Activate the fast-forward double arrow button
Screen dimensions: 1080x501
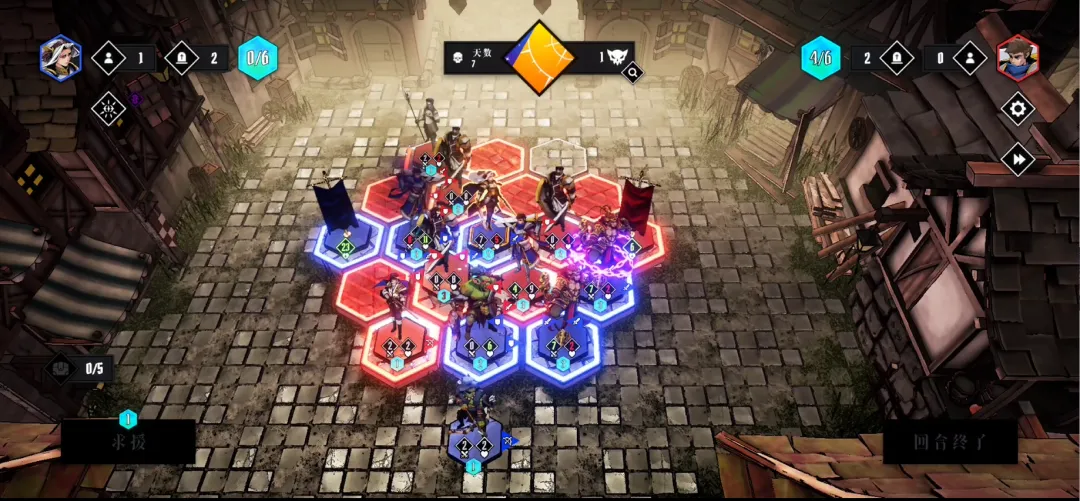point(1017,159)
